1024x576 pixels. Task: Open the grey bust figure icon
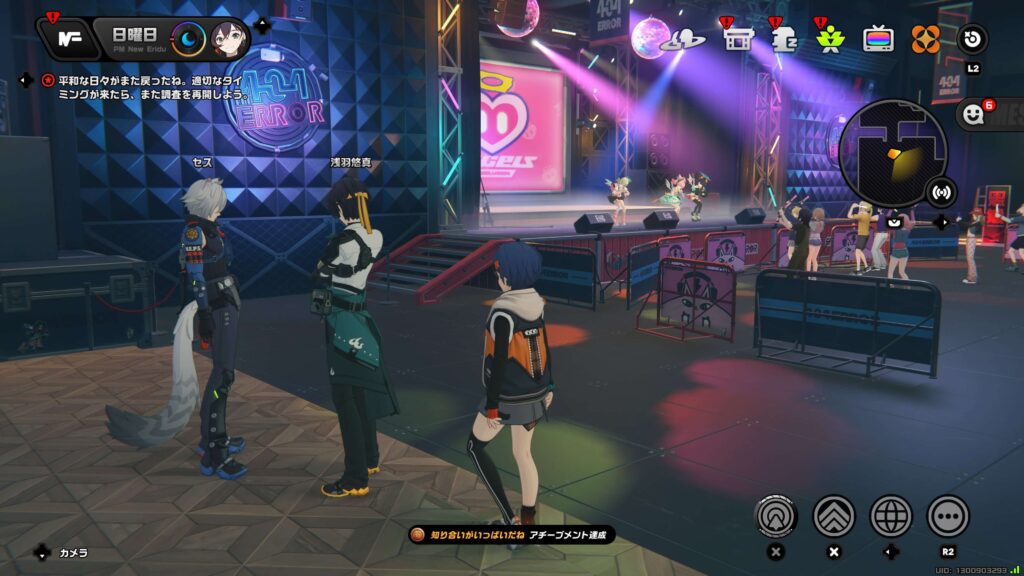click(x=784, y=39)
